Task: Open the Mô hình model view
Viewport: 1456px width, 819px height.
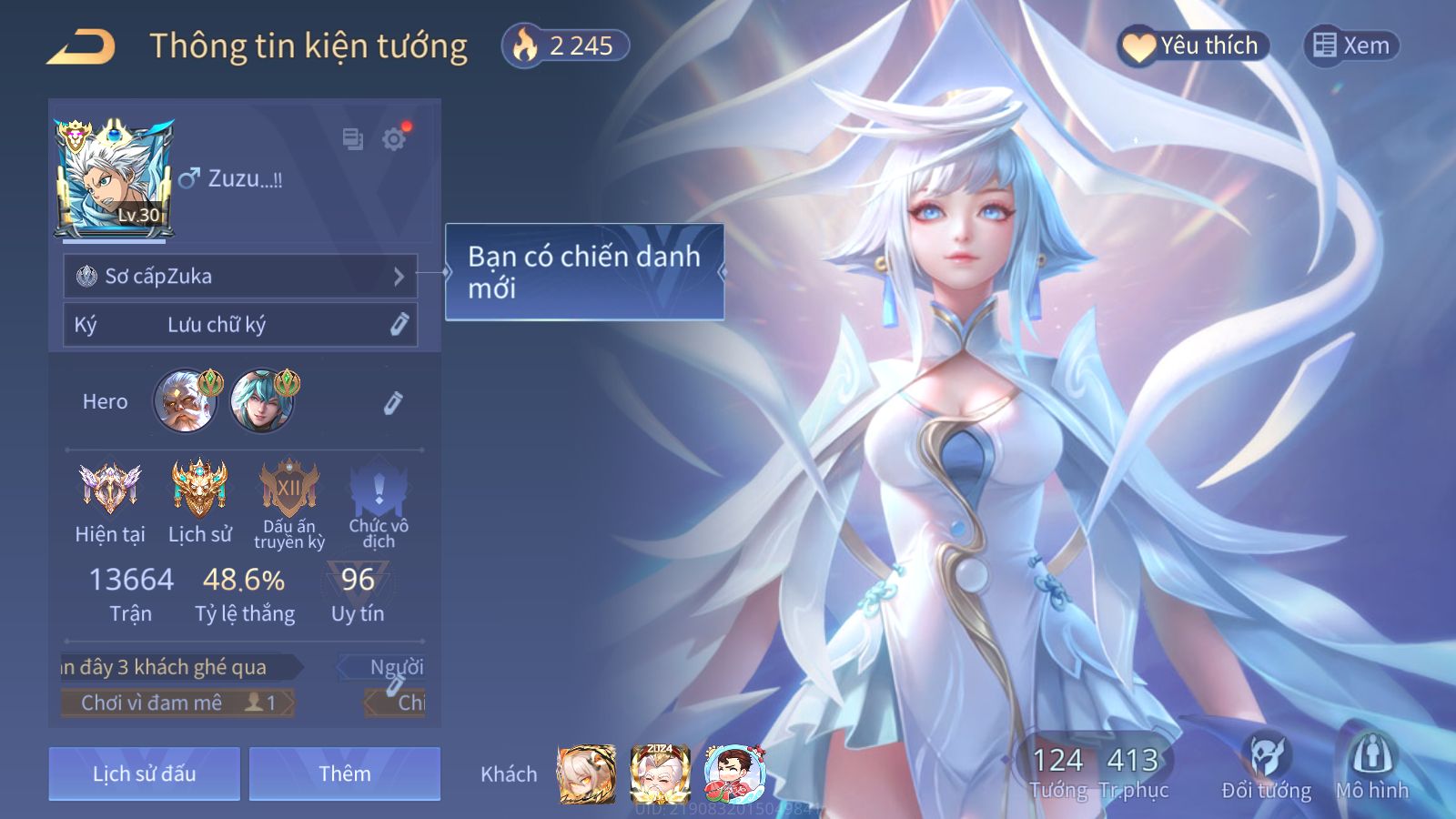Action: (1371, 766)
